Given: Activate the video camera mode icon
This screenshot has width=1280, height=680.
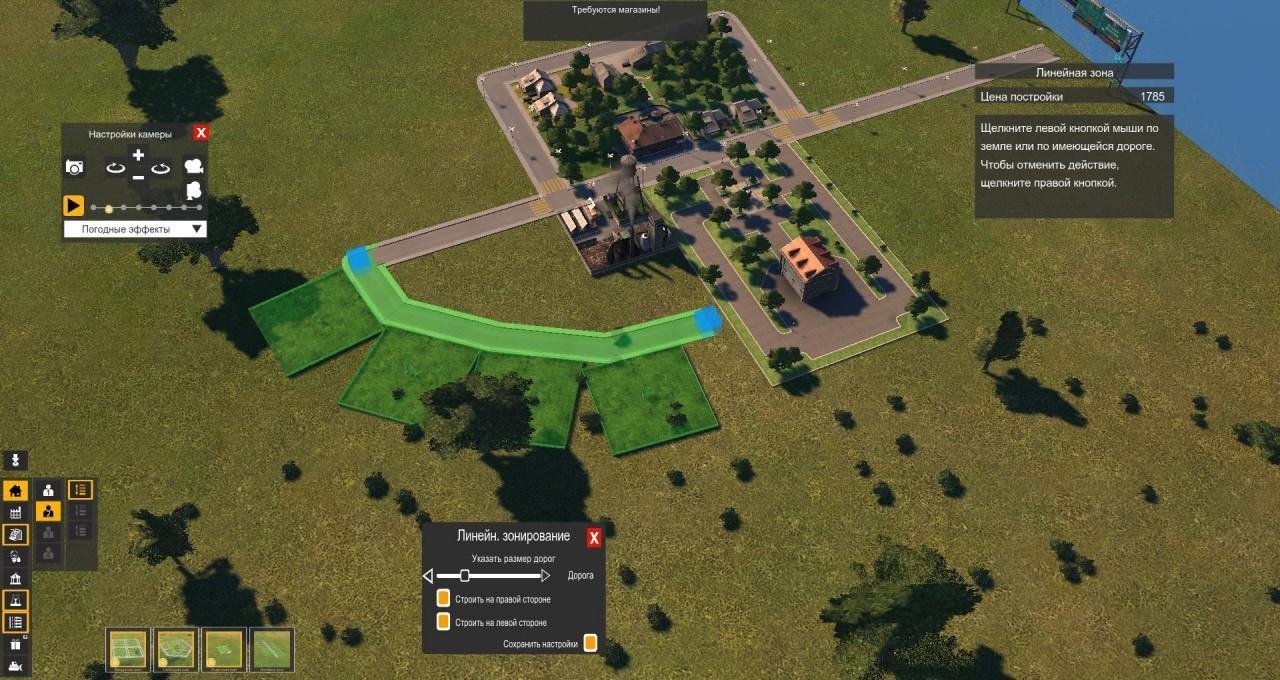Looking at the screenshot, I should (x=194, y=166).
